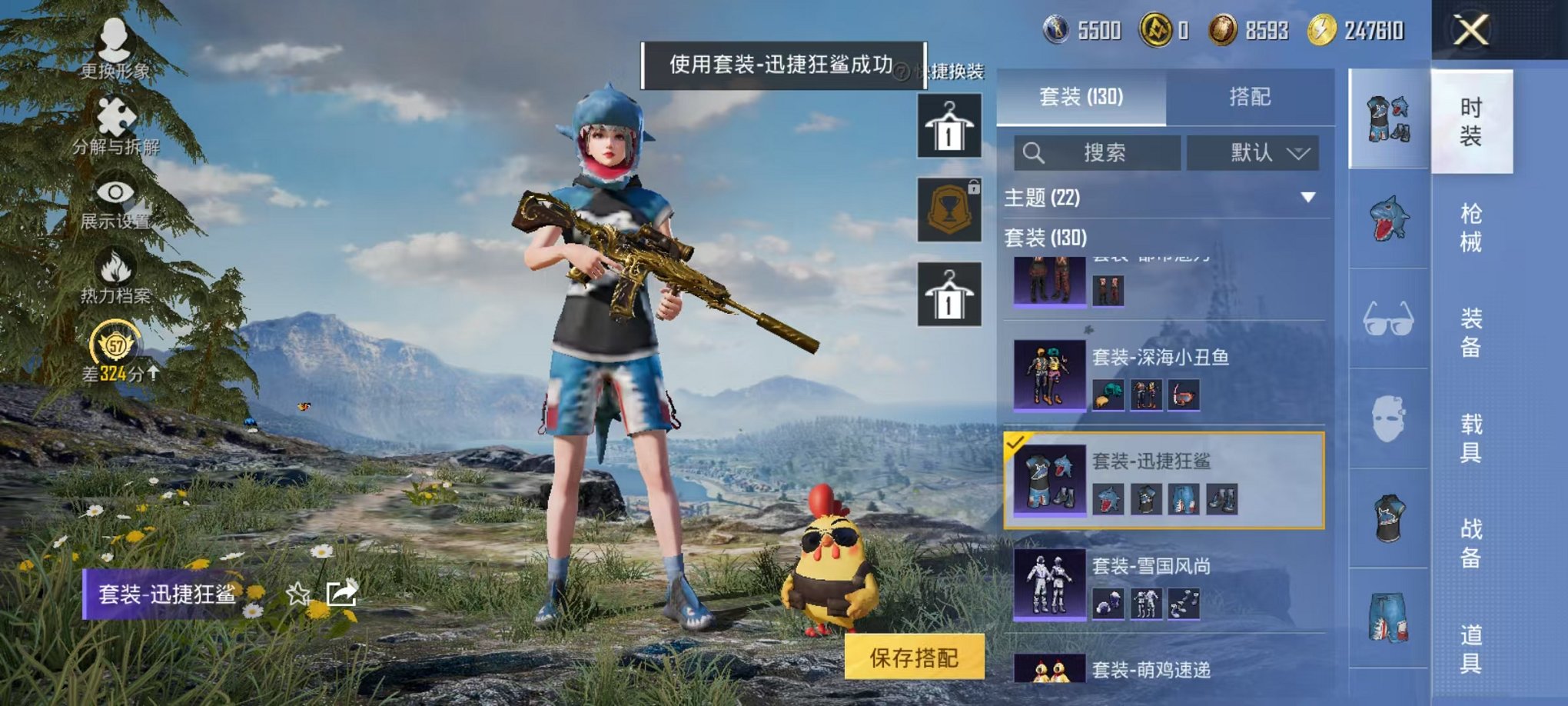This screenshot has height=706, width=1568.
Task: Open the 枪械 weapons category
Action: [x=1473, y=227]
